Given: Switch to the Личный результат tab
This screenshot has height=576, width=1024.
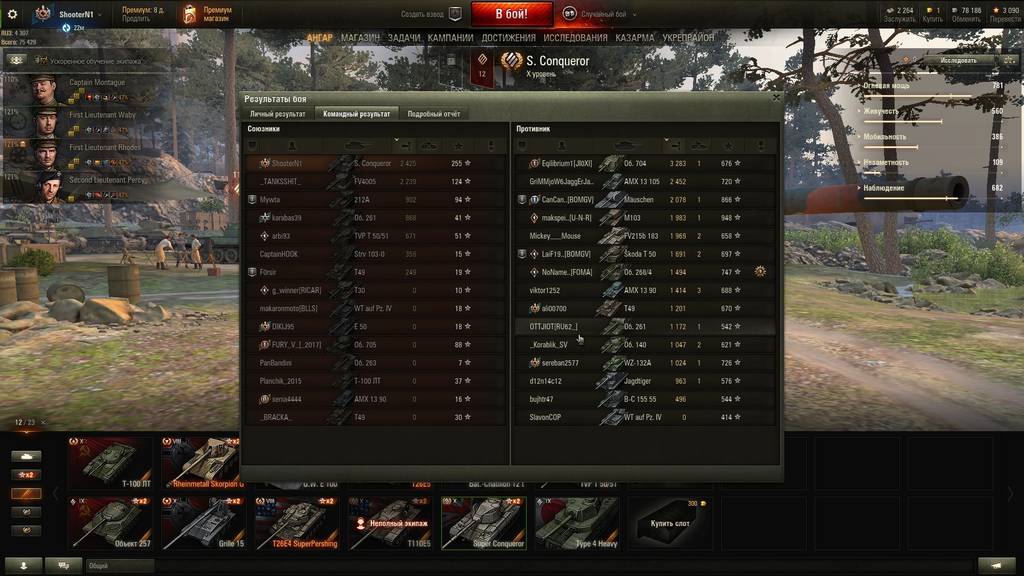Looking at the screenshot, I should tap(277, 114).
